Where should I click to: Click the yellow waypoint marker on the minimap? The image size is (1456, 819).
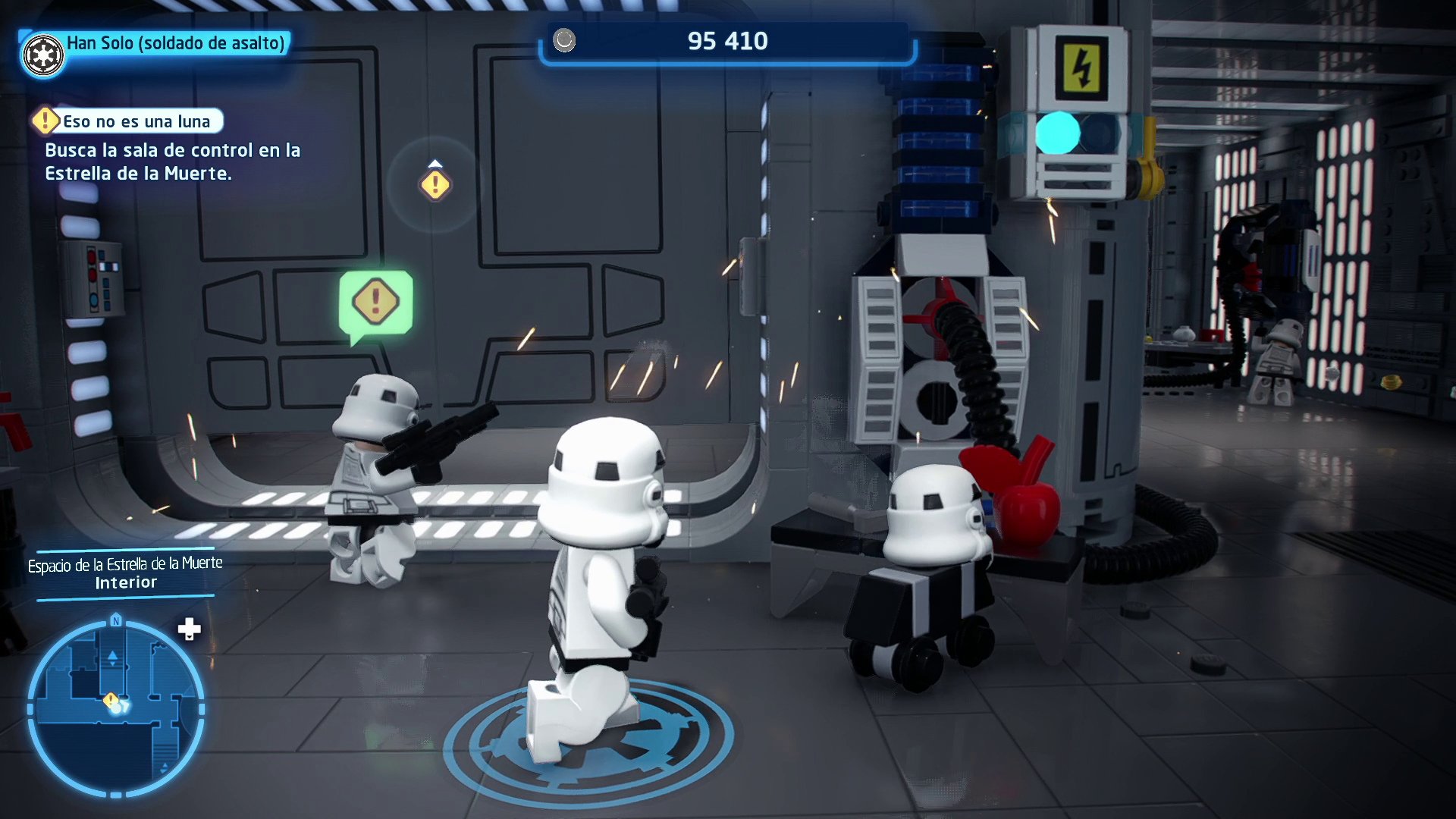click(x=110, y=699)
